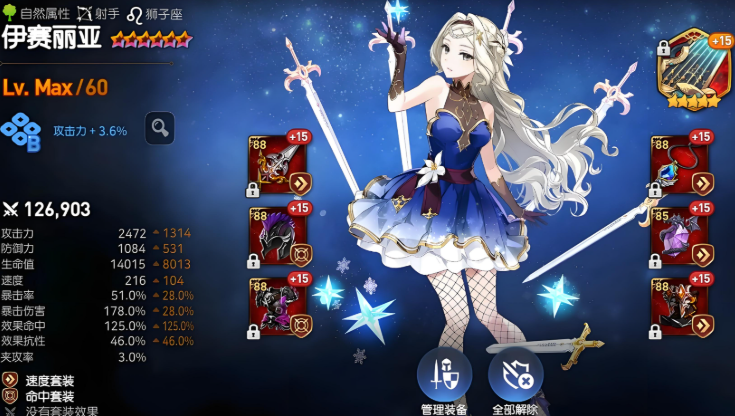
Task: Select the equipped necklace slot
Action: pyautogui.click(x=680, y=166)
